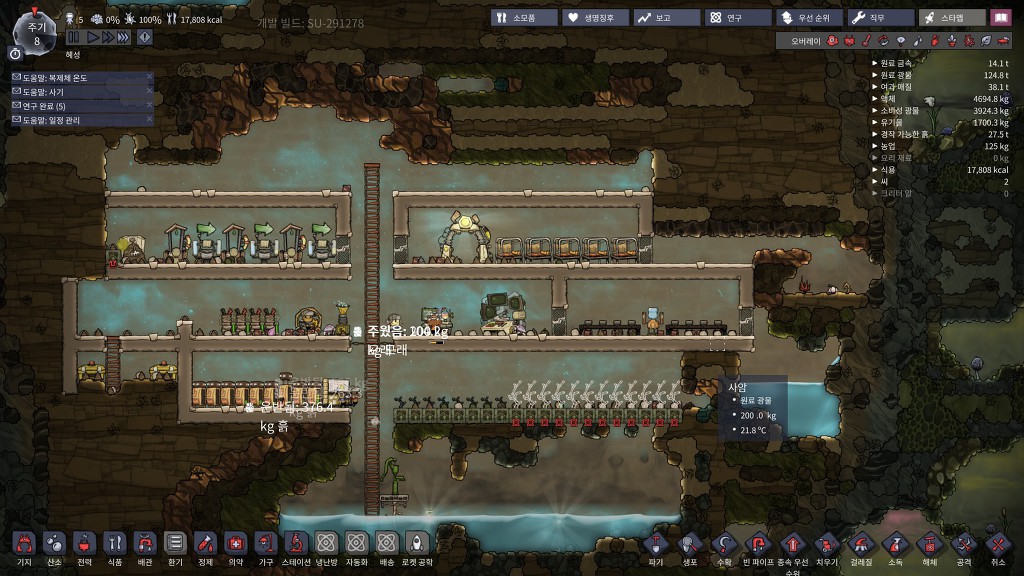The width and height of the screenshot is (1024, 576).
Task: Open the 소모품 (Consumables) screen
Action: [x=522, y=18]
